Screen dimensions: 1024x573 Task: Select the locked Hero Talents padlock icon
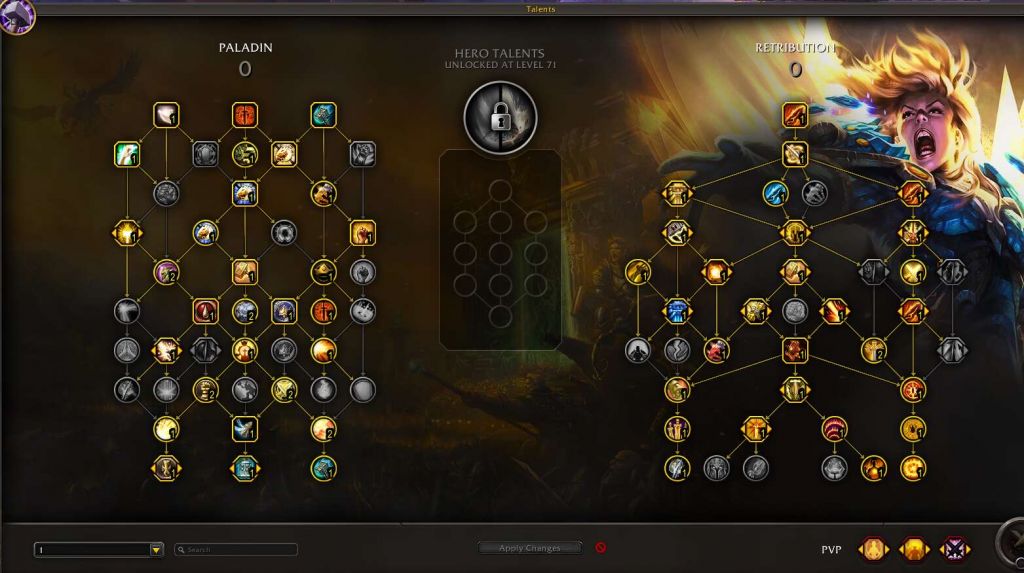pos(500,117)
